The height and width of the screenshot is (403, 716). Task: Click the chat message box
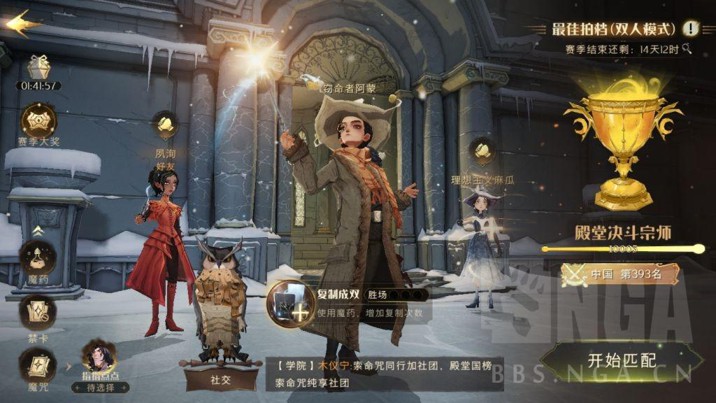[x=385, y=374]
